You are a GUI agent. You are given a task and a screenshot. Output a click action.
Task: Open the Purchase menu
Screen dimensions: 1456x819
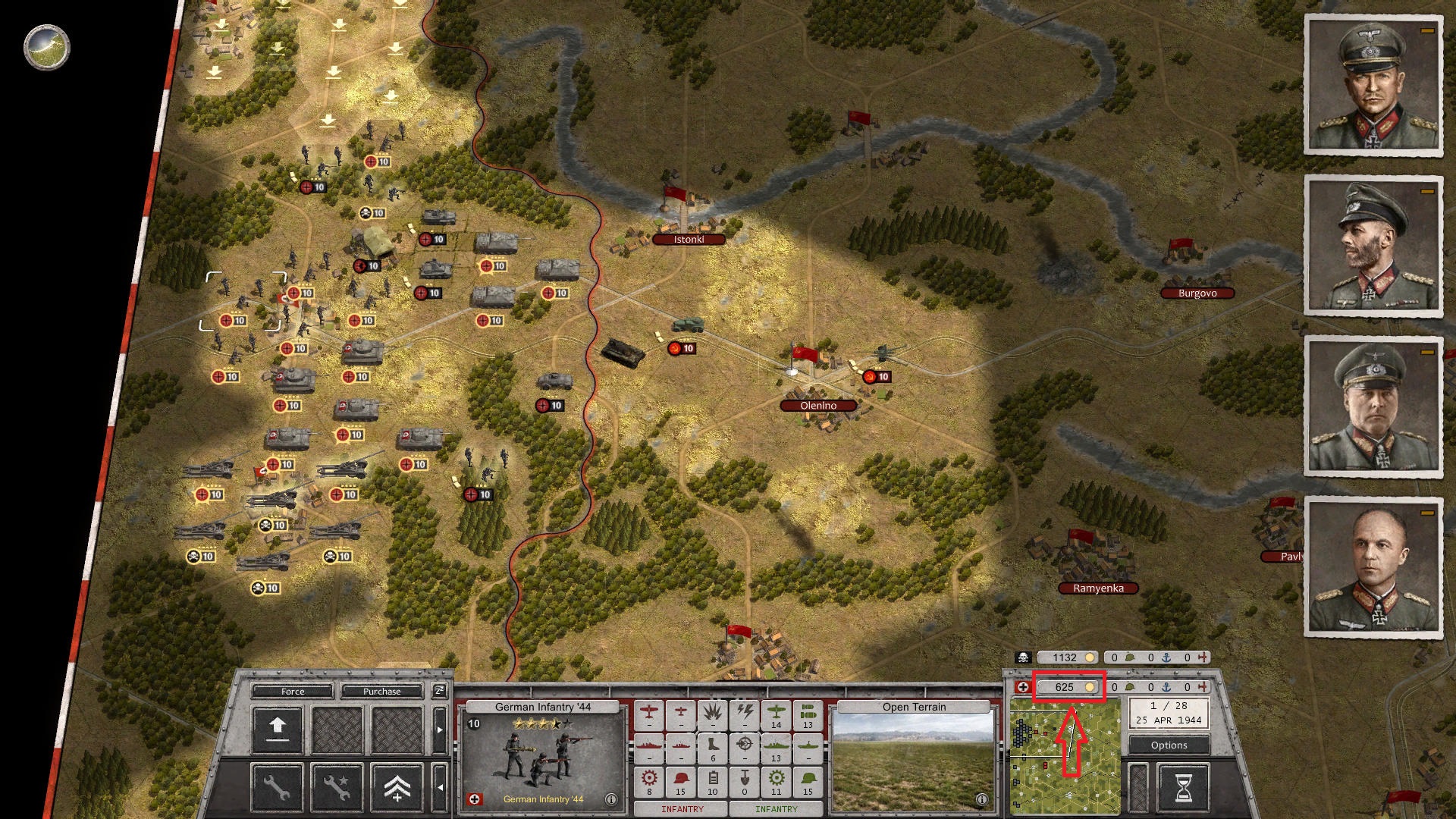[381, 691]
